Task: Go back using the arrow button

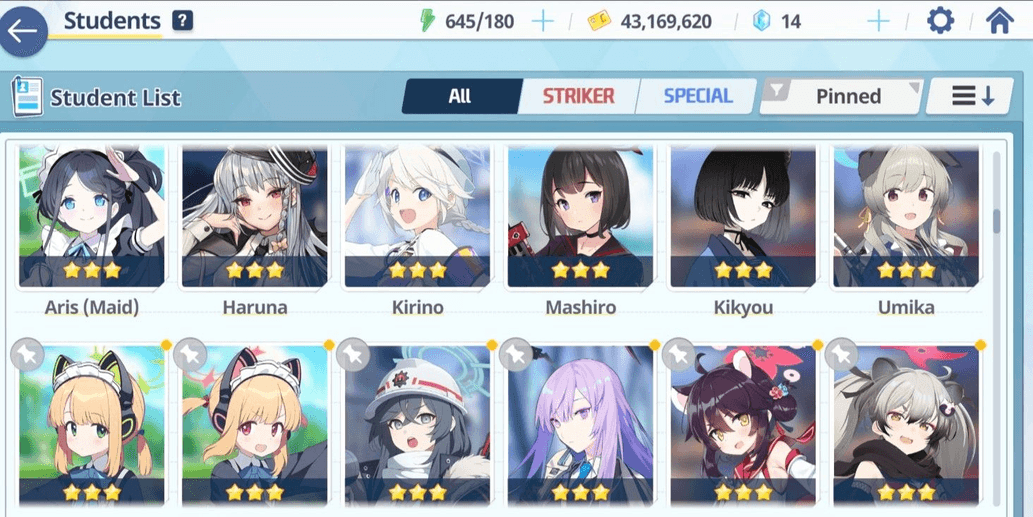Action: point(23,30)
